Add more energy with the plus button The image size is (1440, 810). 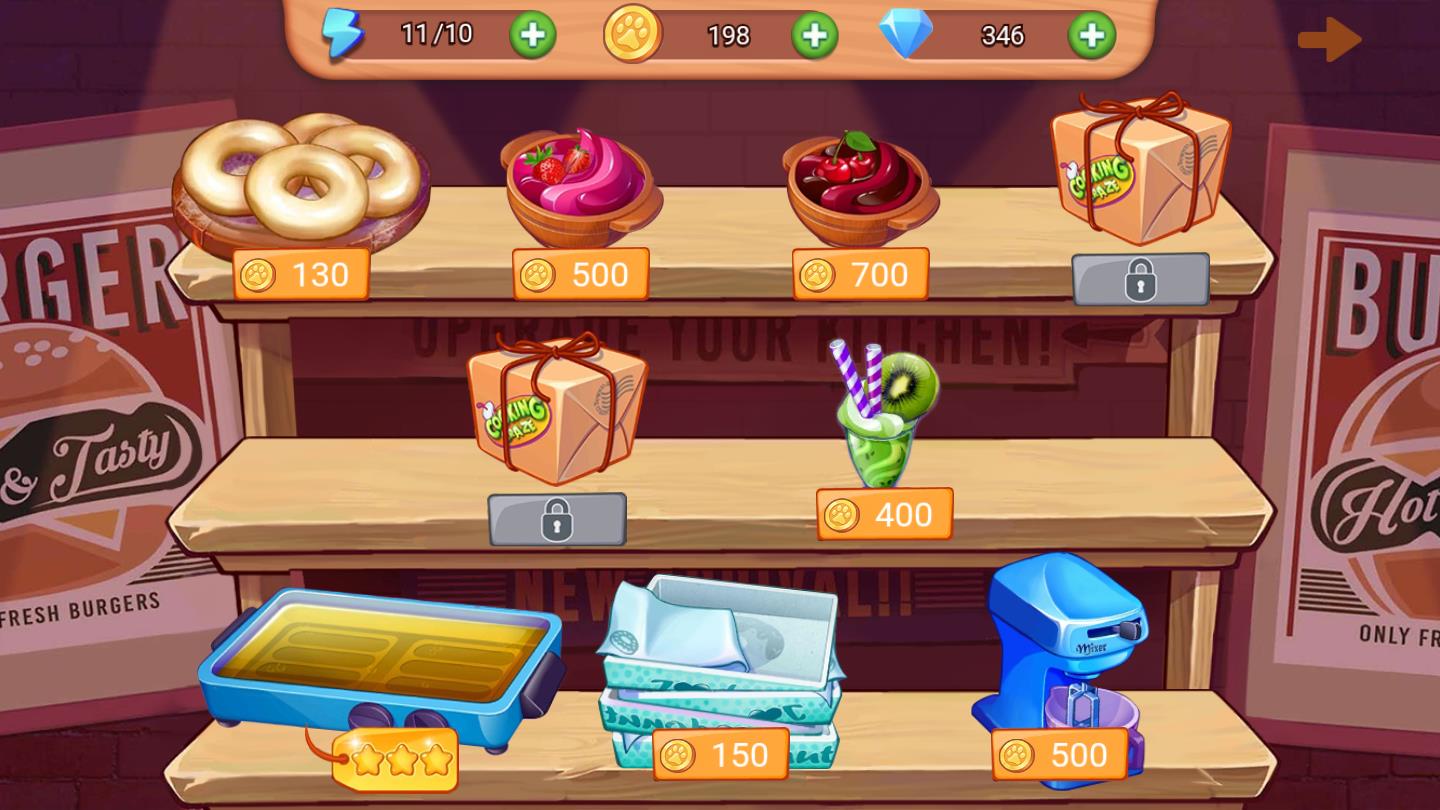[x=533, y=36]
